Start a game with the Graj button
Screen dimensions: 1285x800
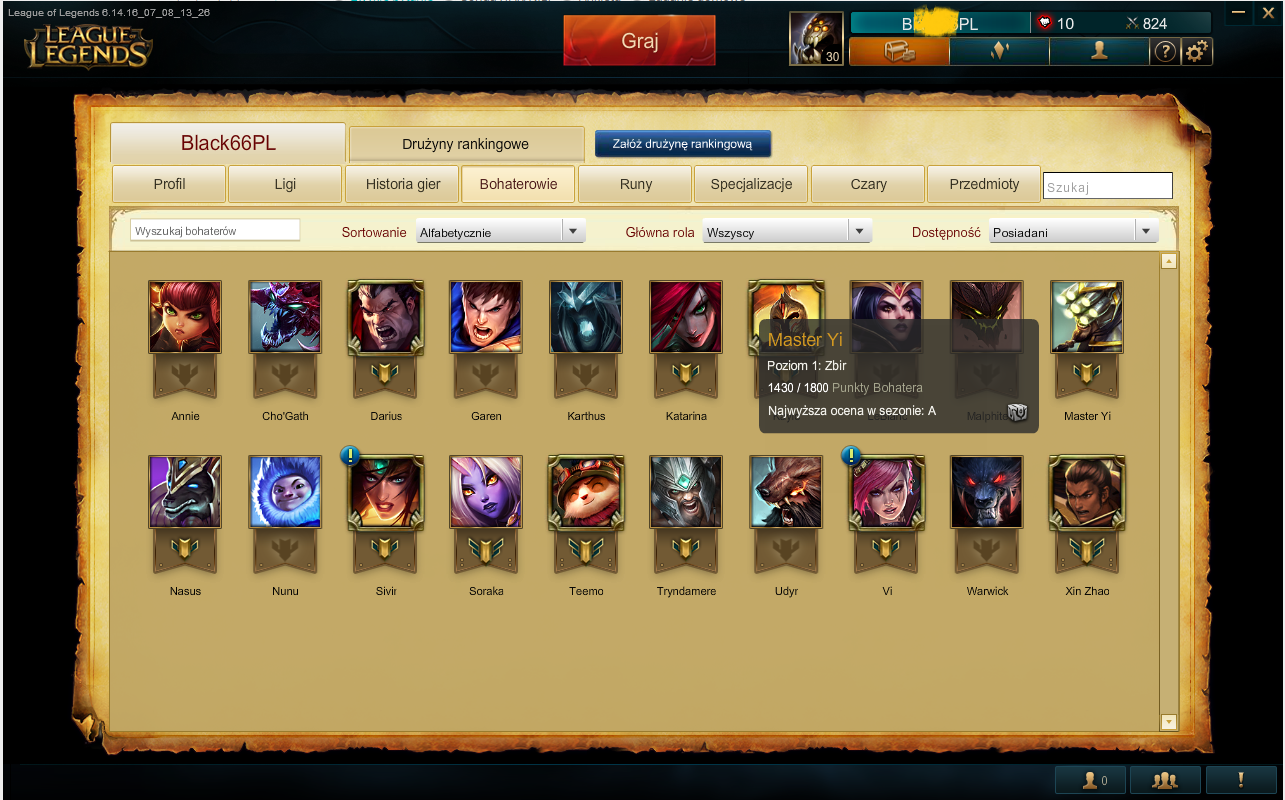(x=639, y=41)
